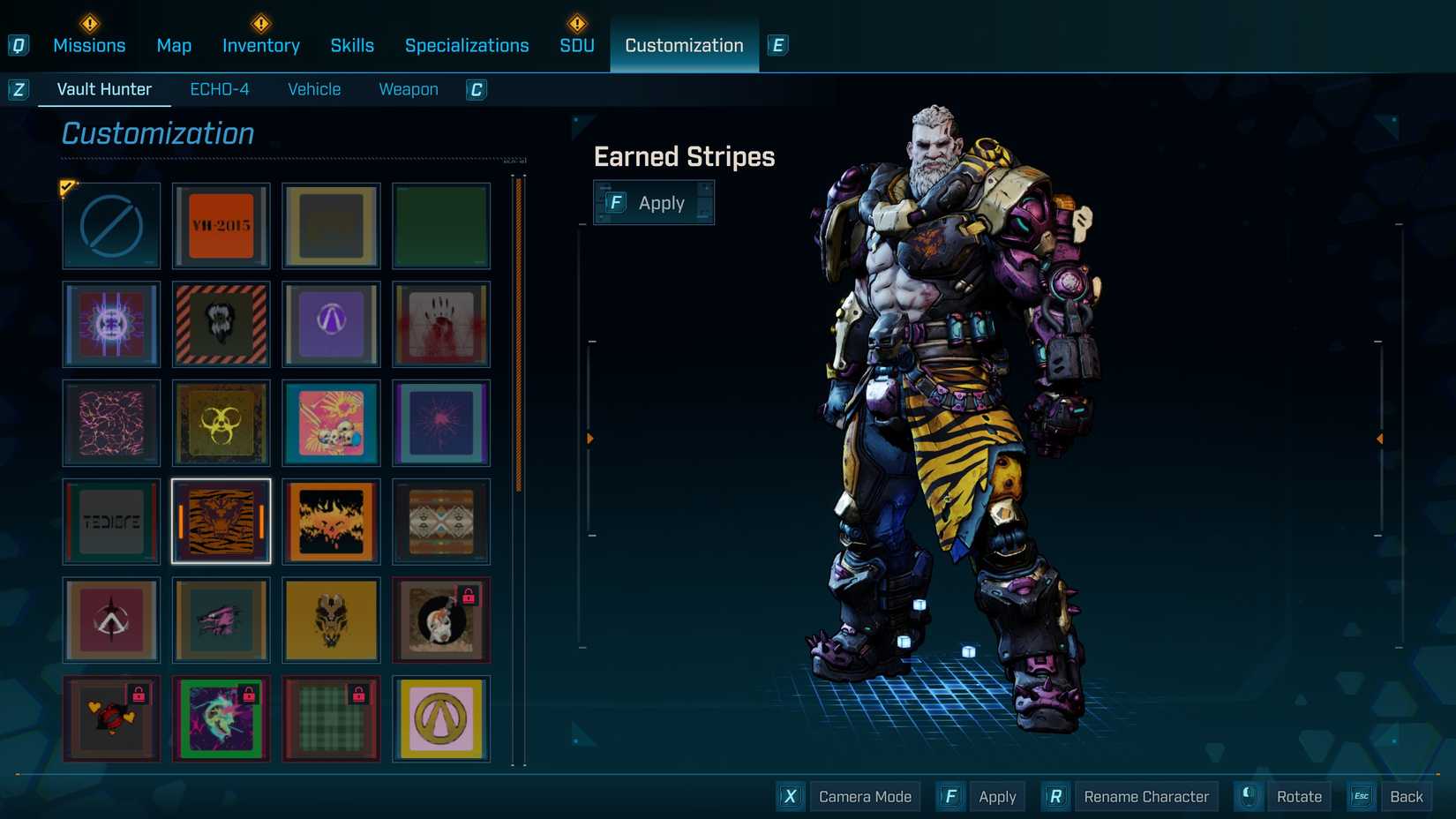Click the E key icon beside Customization

point(777,45)
